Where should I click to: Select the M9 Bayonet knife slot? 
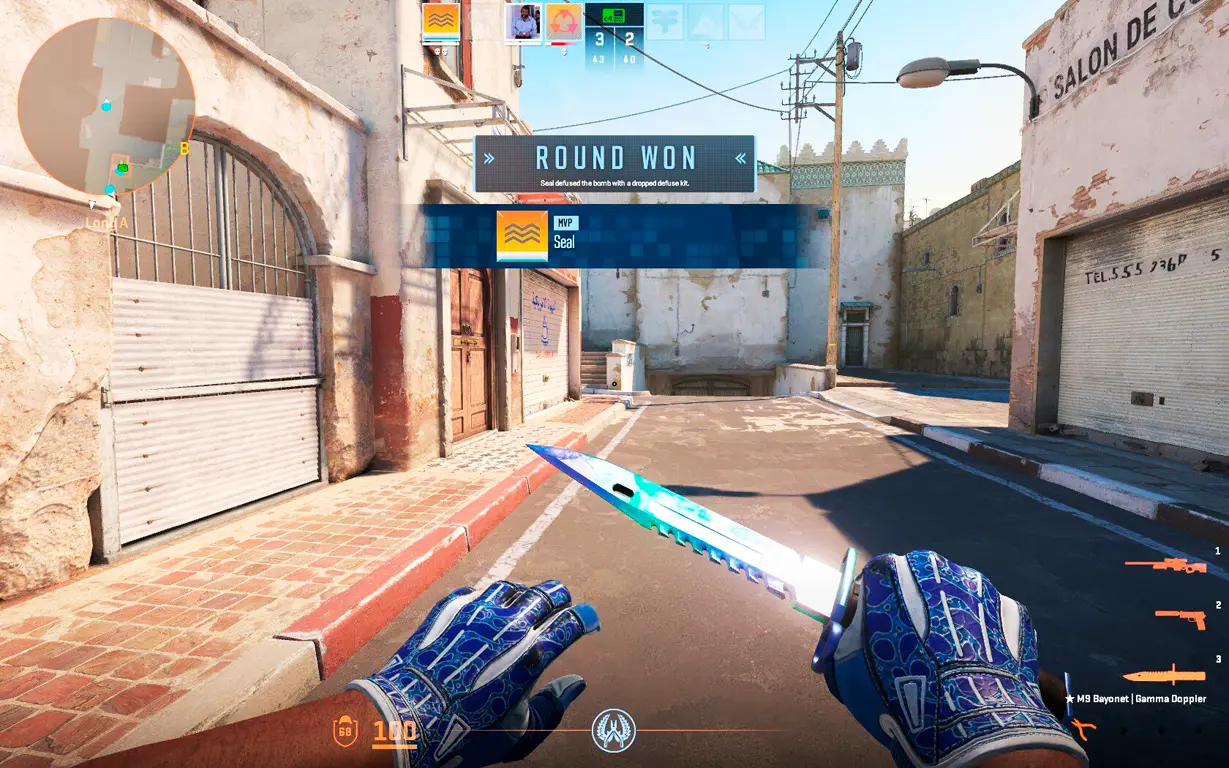[x=1163, y=676]
